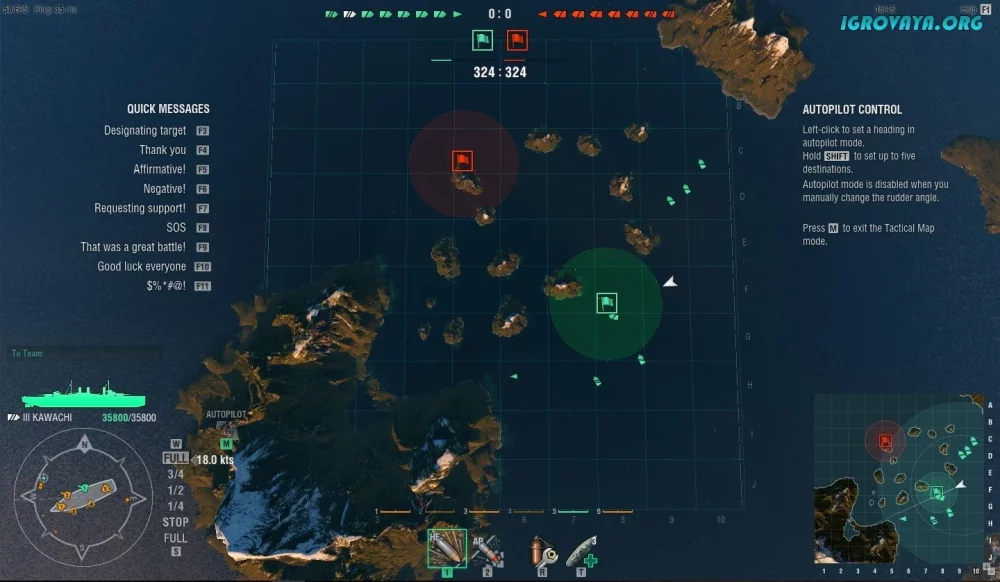
Task: Set engine telegraph to 1/2 speed
Action: tap(175, 490)
